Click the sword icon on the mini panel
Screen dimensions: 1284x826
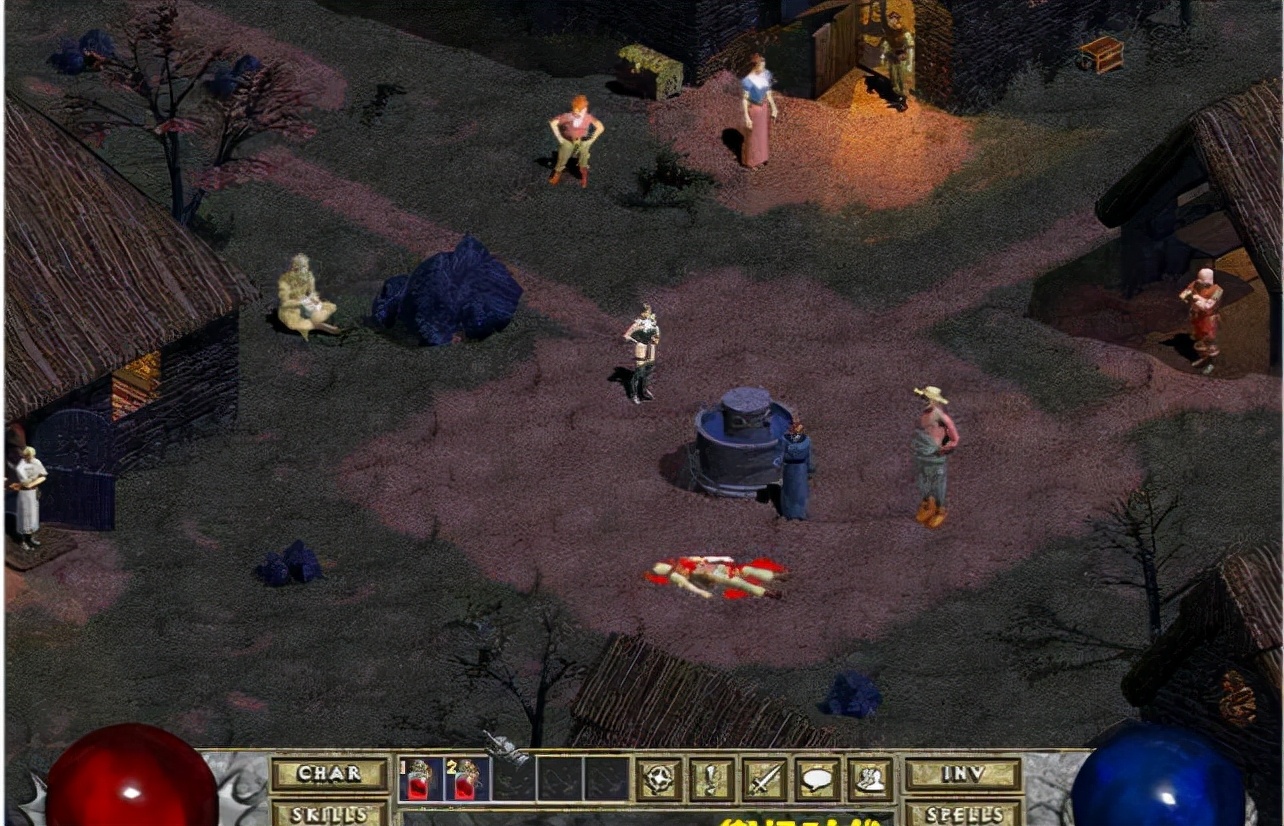click(763, 777)
